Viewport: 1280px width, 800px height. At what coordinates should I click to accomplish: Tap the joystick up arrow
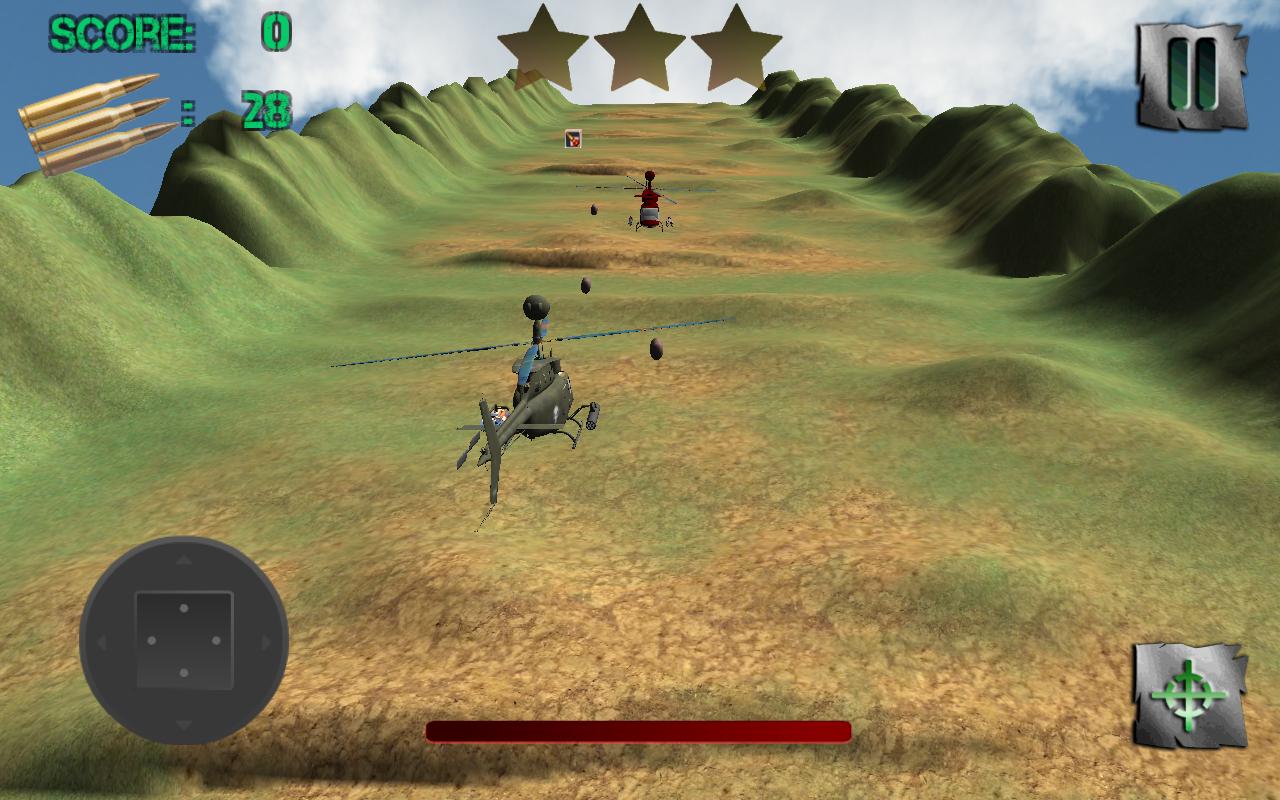(185, 561)
